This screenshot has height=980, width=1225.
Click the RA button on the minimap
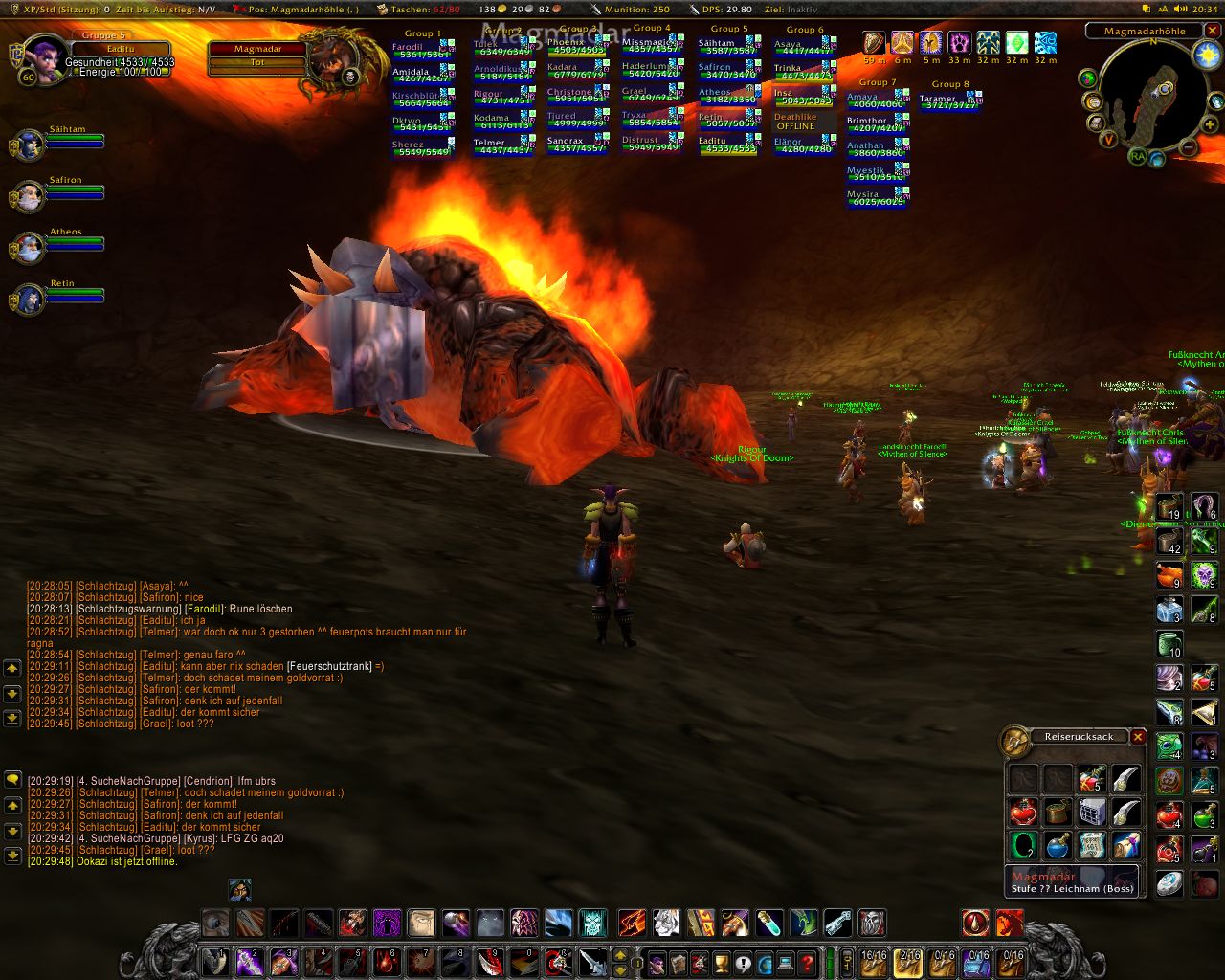(x=1137, y=156)
